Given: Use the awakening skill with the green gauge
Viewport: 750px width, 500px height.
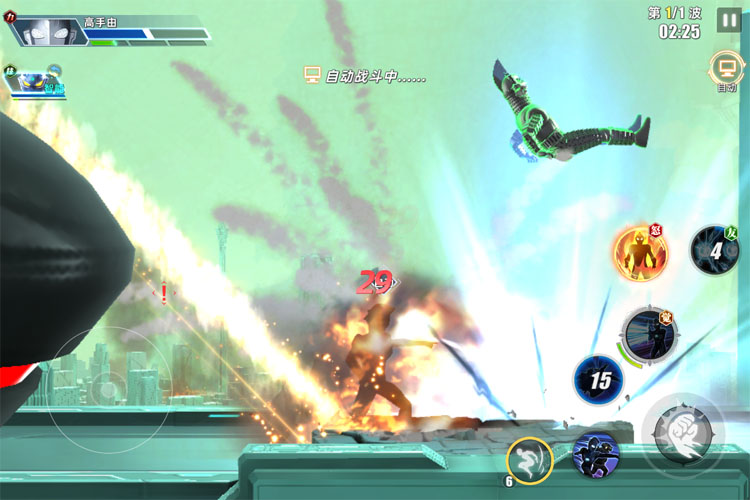Looking at the screenshot, I should (651, 333).
